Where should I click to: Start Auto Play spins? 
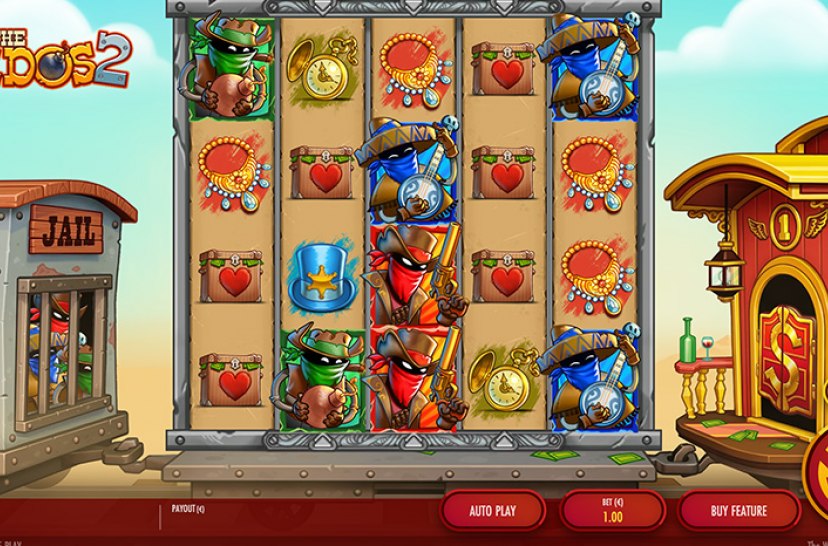tap(492, 511)
